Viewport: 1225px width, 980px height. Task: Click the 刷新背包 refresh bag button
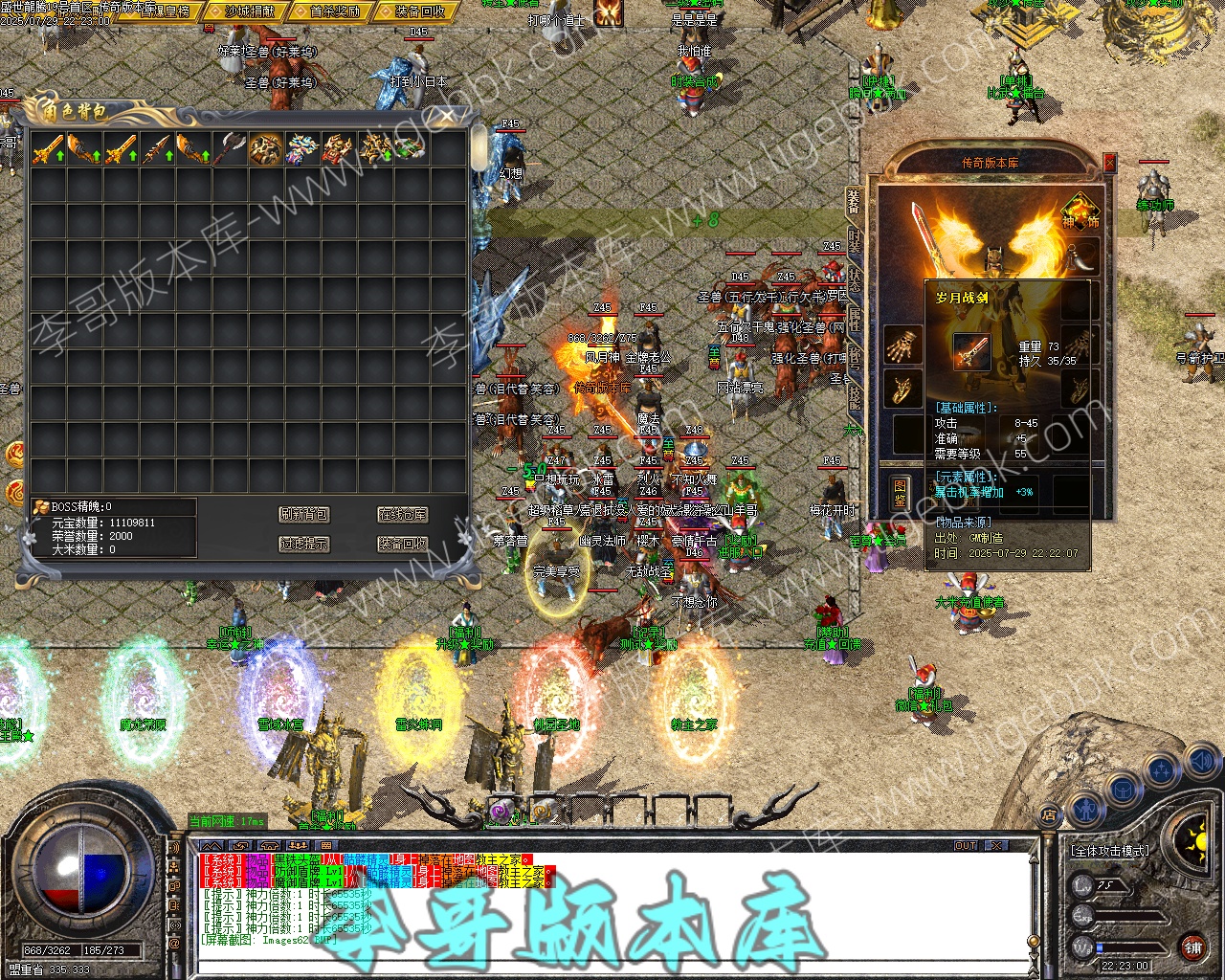(303, 515)
